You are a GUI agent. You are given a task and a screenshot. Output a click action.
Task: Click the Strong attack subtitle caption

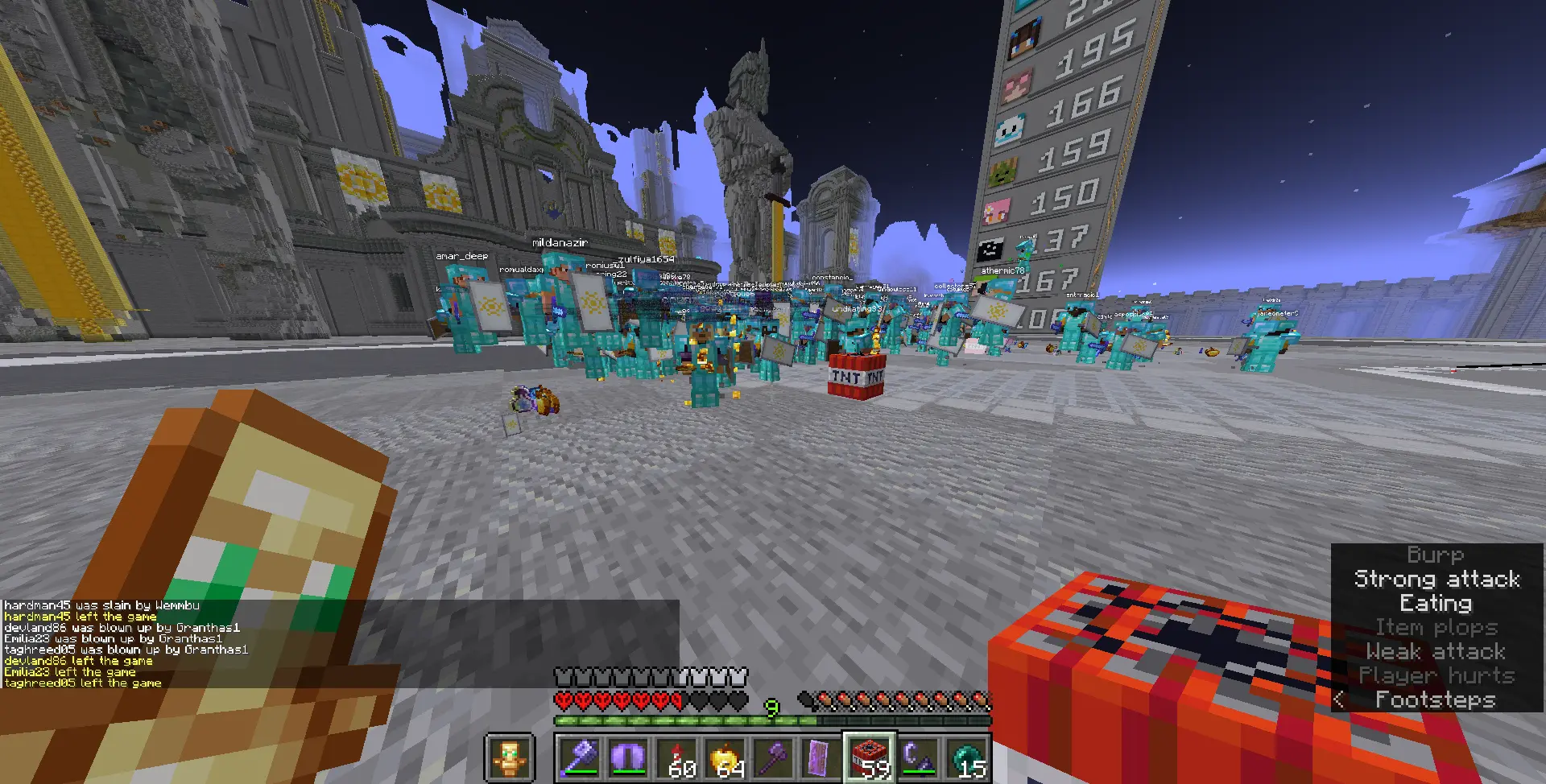tap(1436, 579)
